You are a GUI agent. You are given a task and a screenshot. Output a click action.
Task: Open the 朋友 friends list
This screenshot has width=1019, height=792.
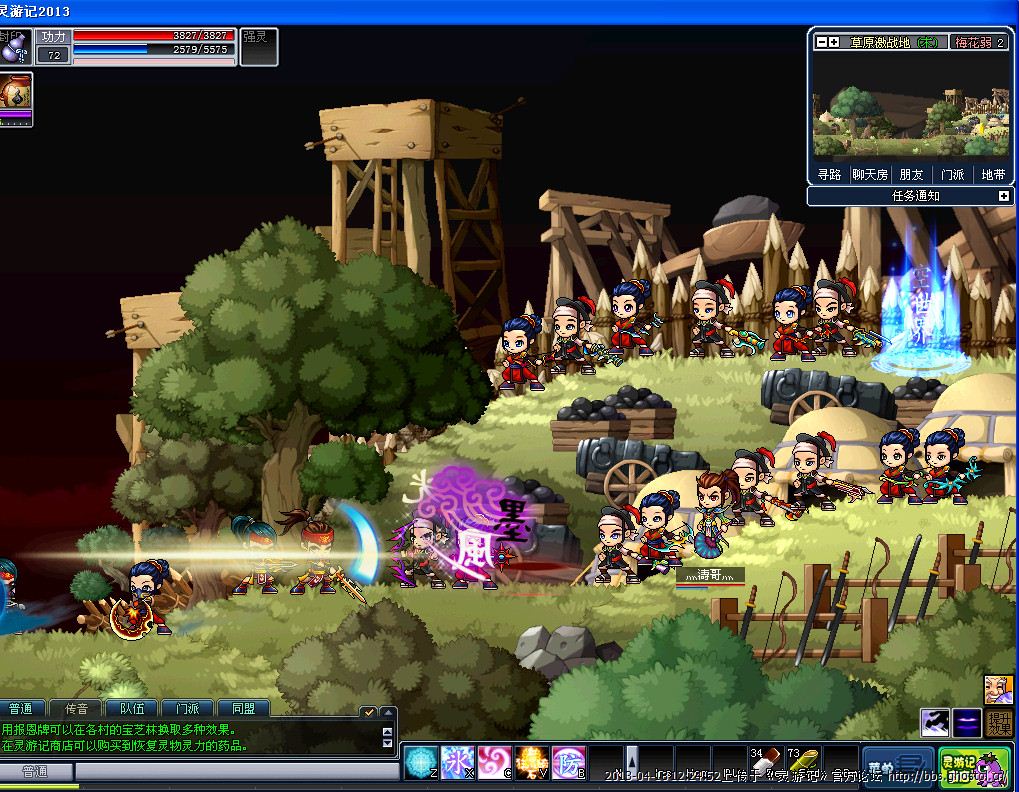coord(911,174)
